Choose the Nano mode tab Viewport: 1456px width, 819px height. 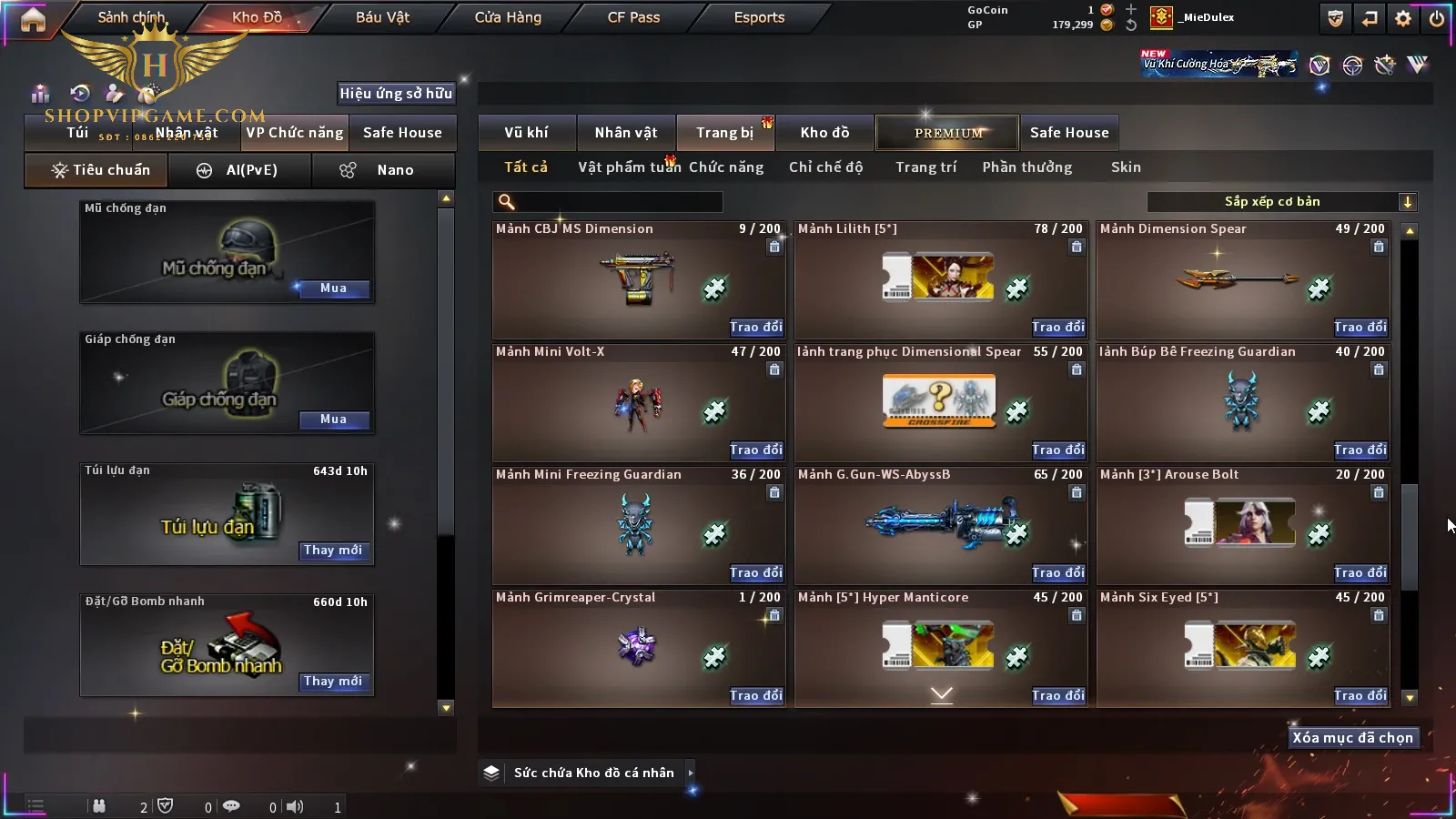coord(384,170)
